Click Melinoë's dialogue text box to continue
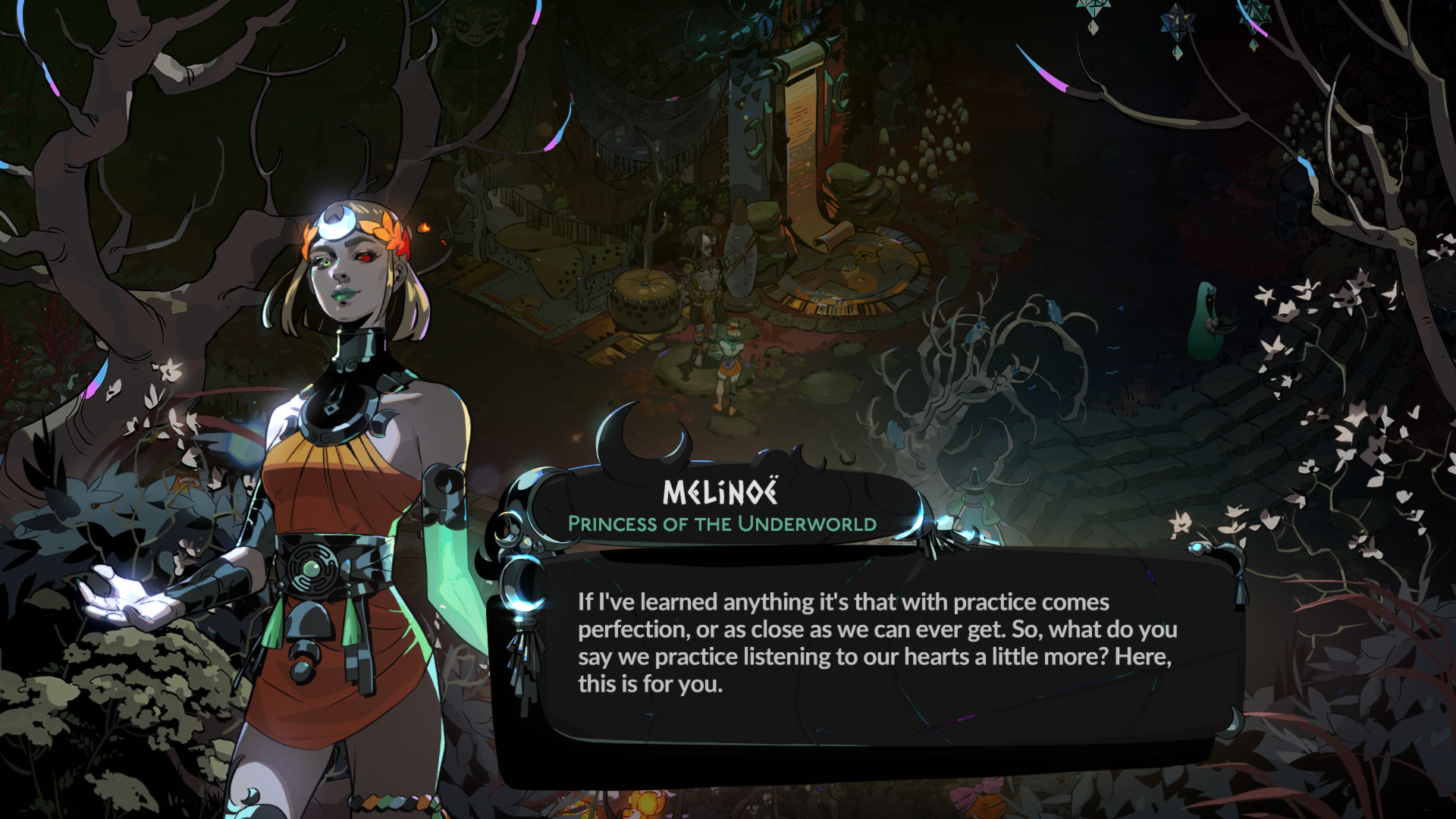Image resolution: width=1456 pixels, height=819 pixels. 872,645
